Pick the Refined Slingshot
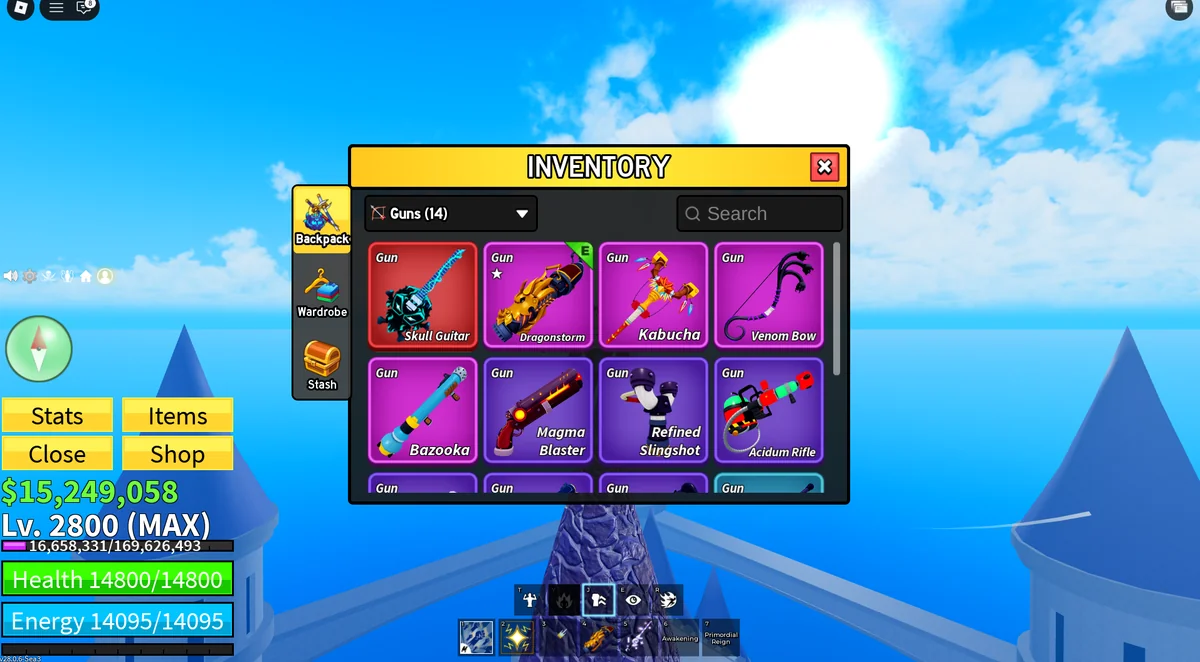This screenshot has height=662, width=1200. pos(654,410)
